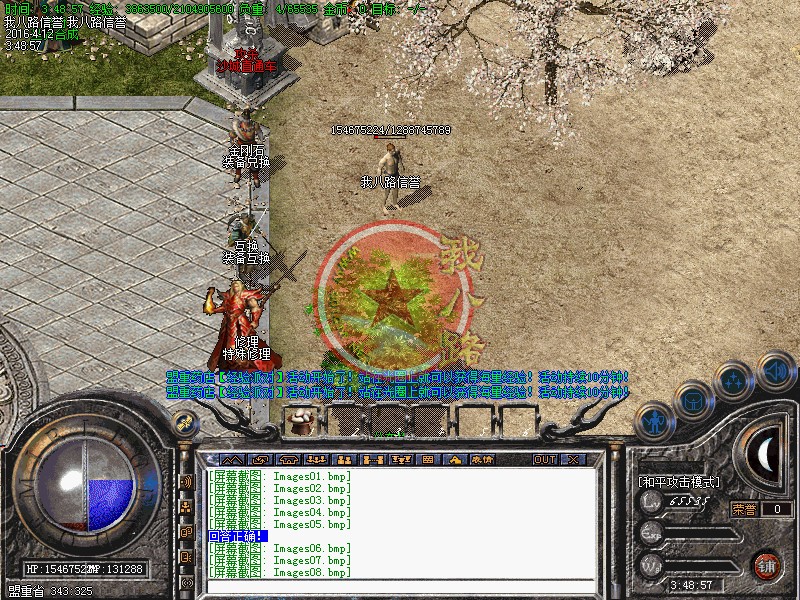
Task: Toggle the top sound-wave chat channel button
Action: click(186, 481)
